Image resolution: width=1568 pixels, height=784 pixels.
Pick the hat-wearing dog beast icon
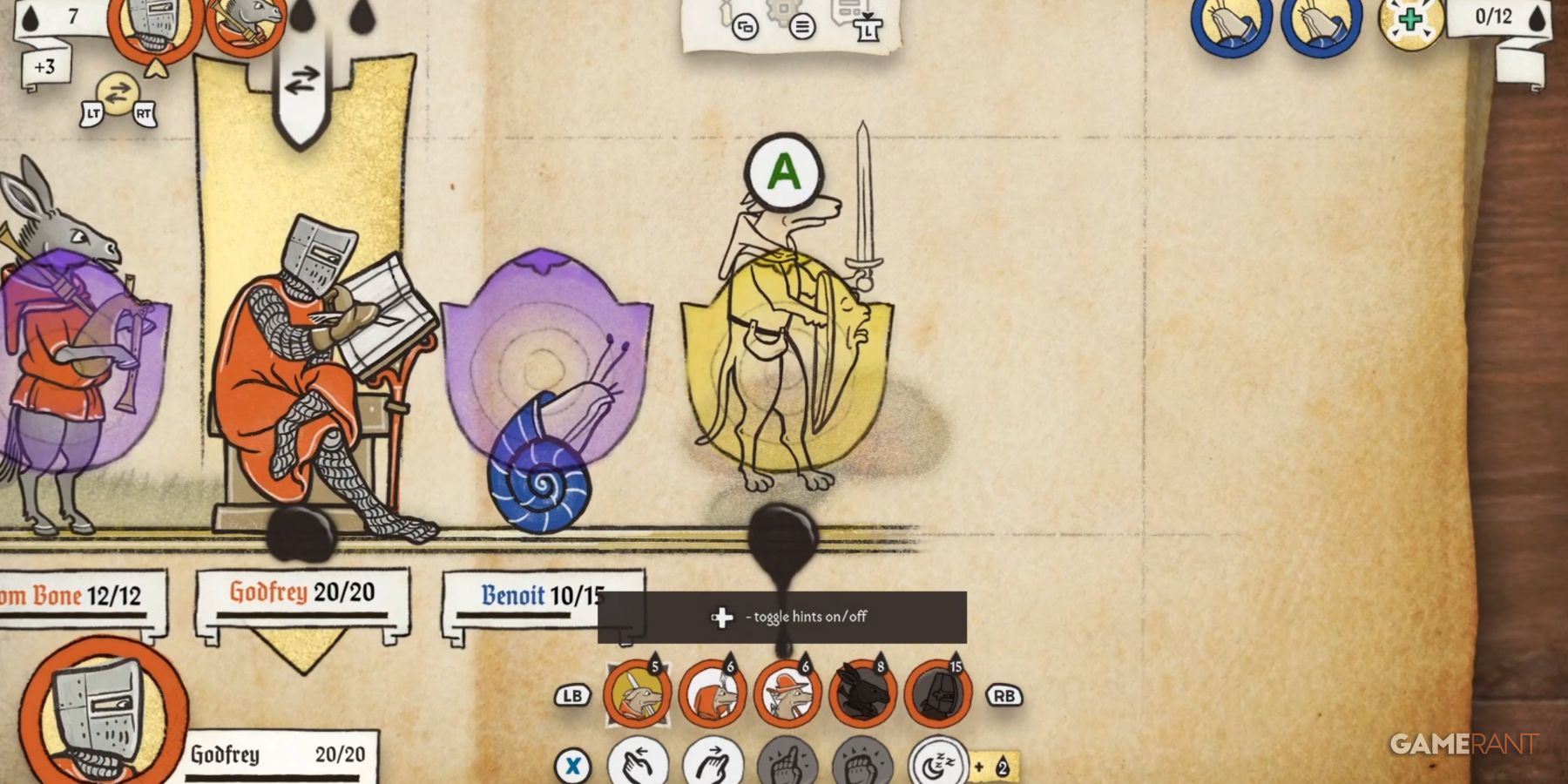[788, 693]
